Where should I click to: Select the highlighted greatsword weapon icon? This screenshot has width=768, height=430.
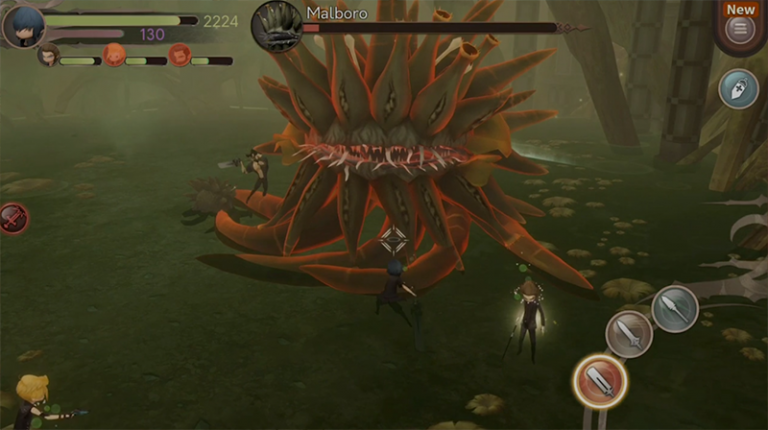tap(600, 380)
